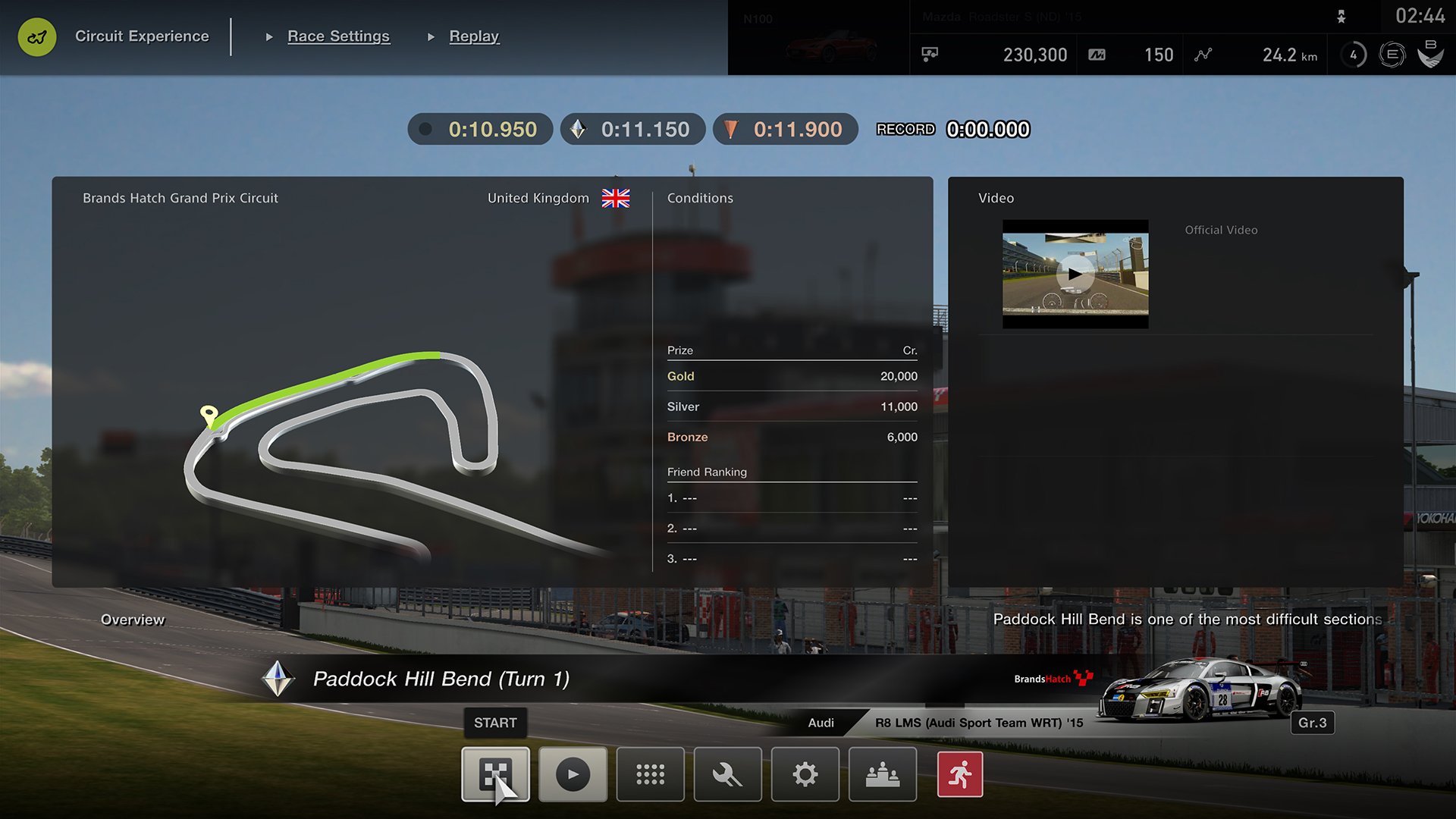Viewport: 1456px width, 819px height.
Task: Play the Official Video thumbnail
Action: coord(1075,275)
